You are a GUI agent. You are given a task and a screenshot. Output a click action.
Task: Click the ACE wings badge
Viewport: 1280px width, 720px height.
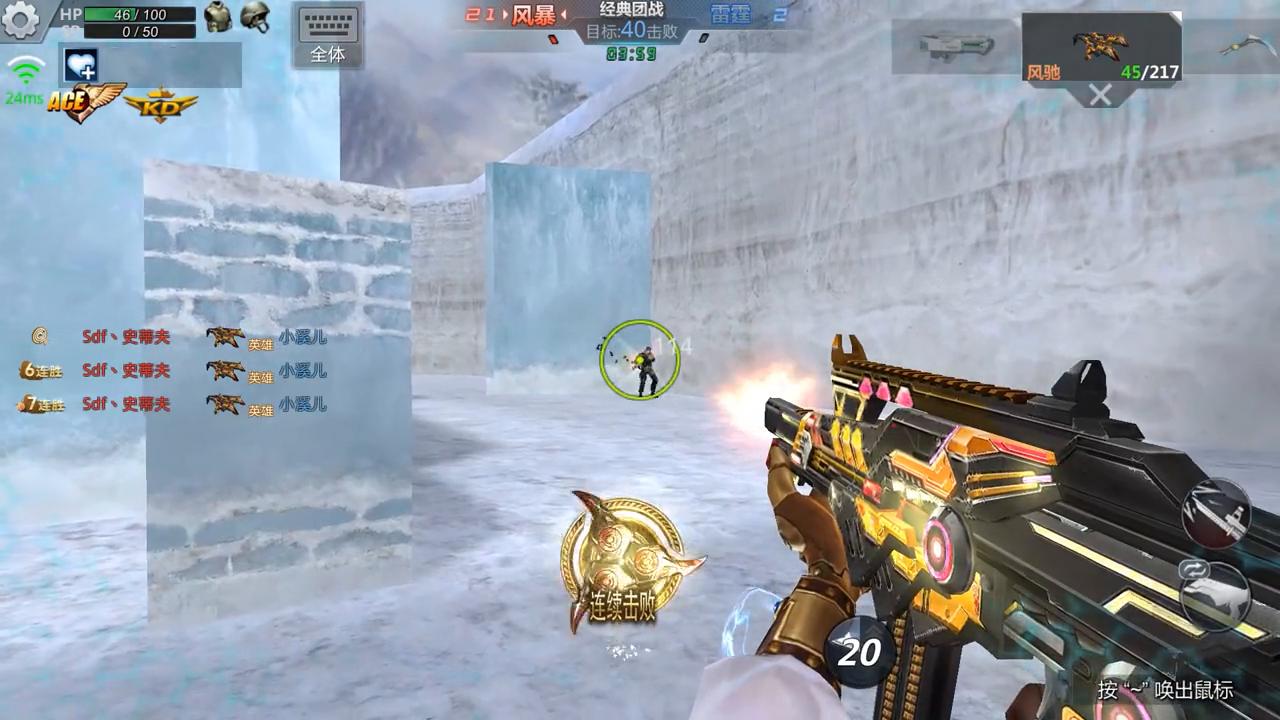point(85,102)
